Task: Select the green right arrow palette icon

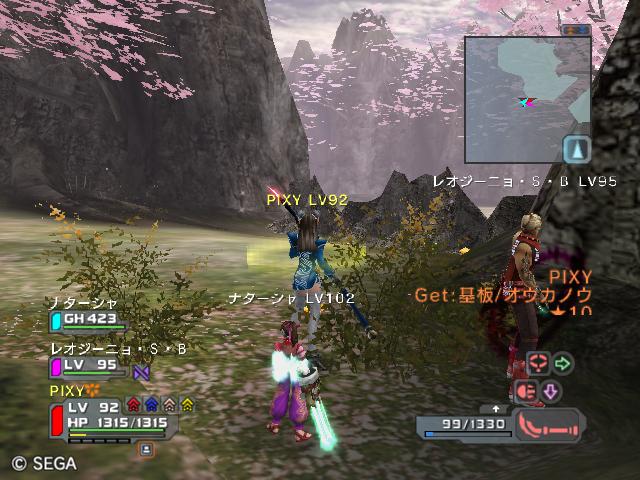Action: click(x=564, y=363)
